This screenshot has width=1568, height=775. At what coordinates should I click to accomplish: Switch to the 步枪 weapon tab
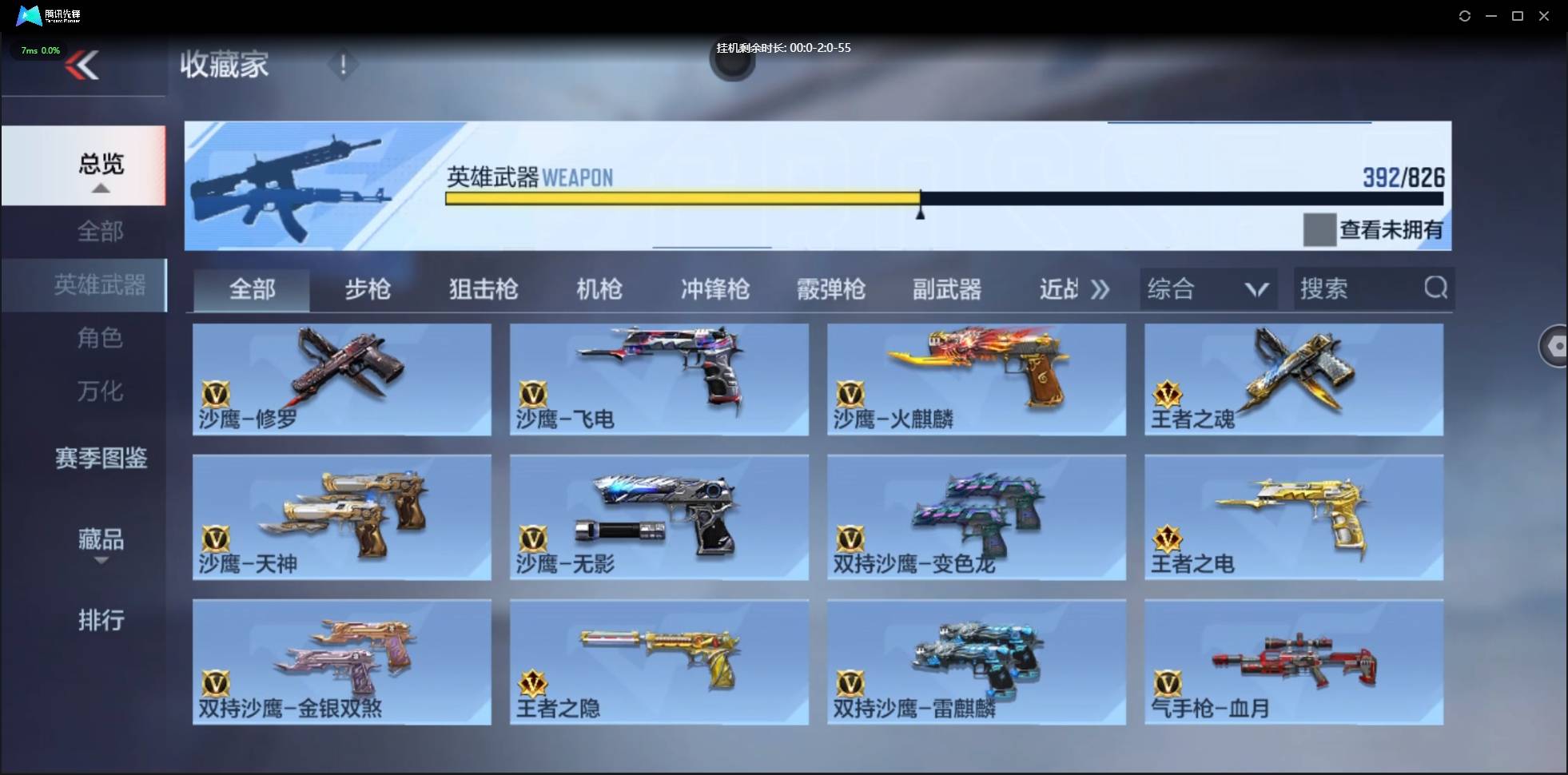(368, 289)
